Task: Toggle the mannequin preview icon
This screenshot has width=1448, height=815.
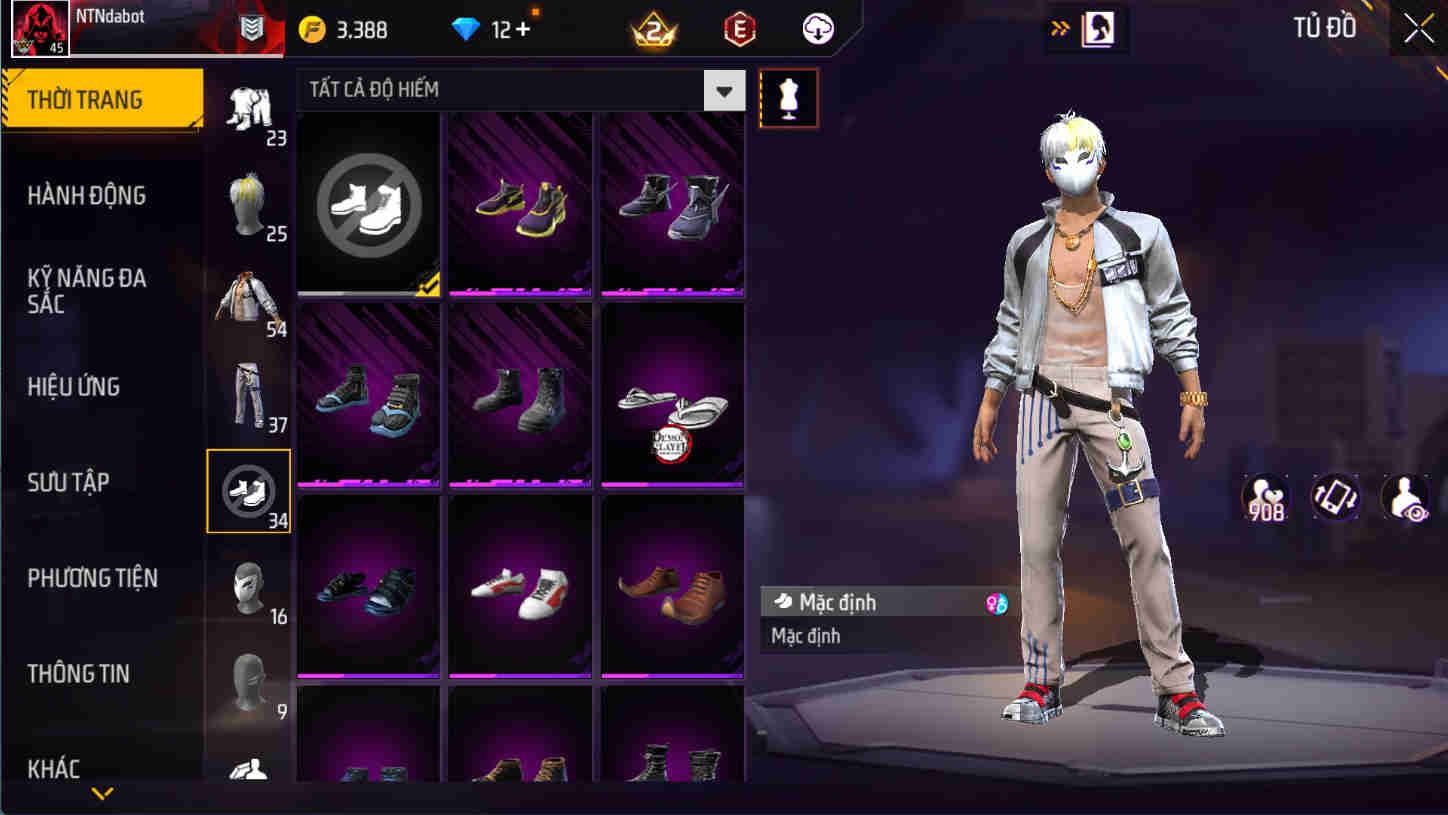Action: point(789,97)
